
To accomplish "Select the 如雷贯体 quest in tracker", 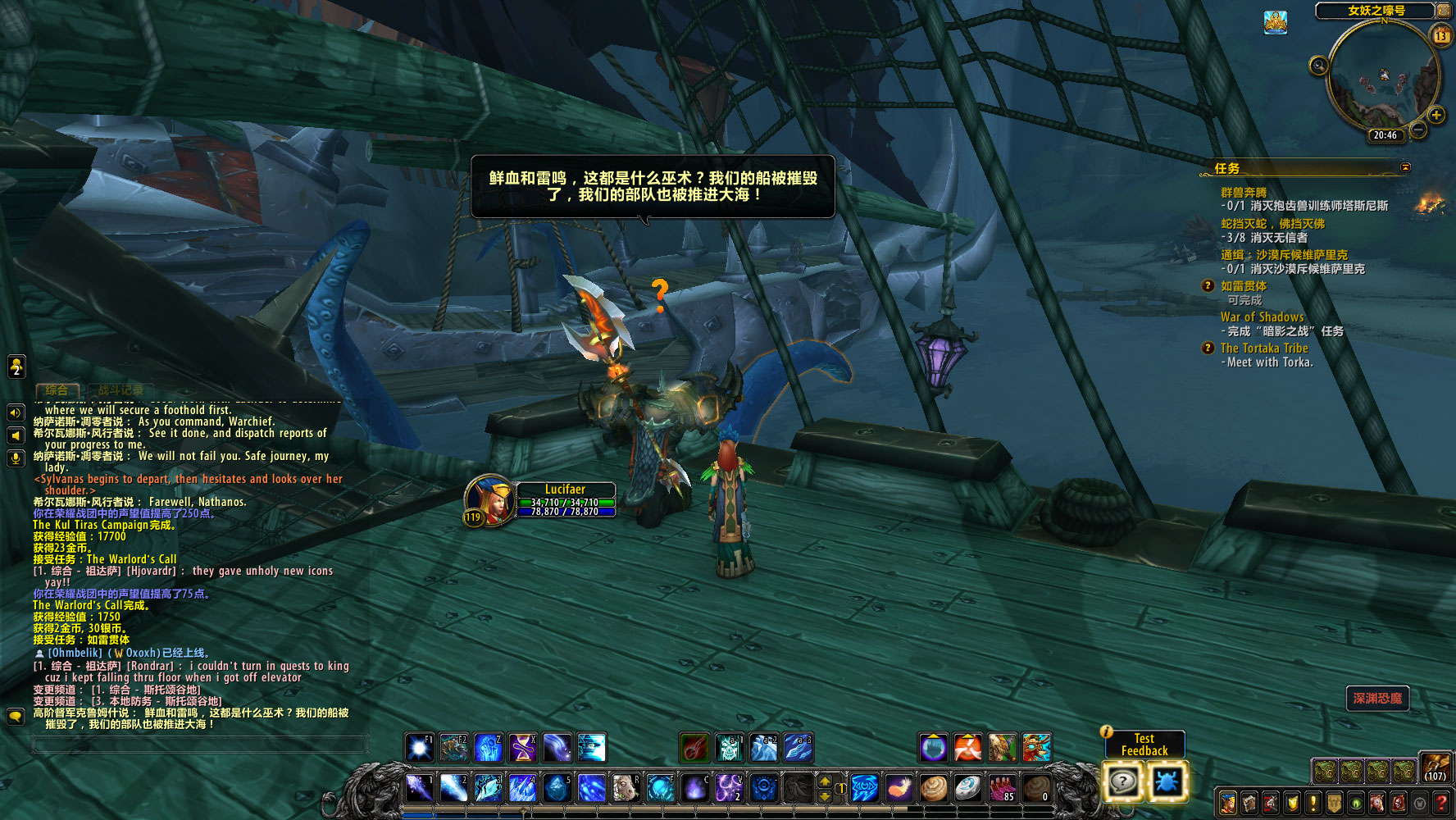I will (x=1243, y=286).
